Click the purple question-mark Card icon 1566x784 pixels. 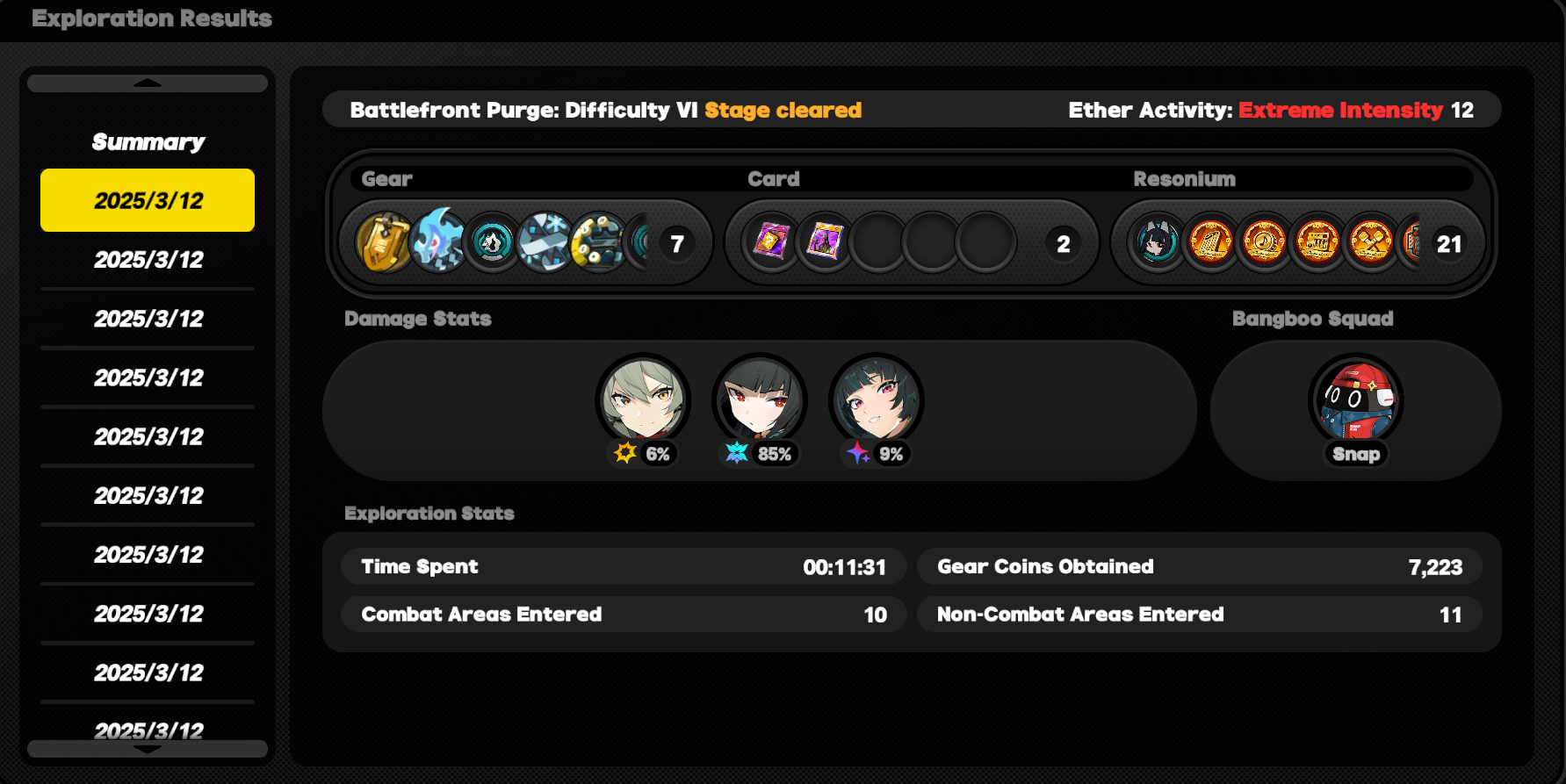[x=774, y=243]
